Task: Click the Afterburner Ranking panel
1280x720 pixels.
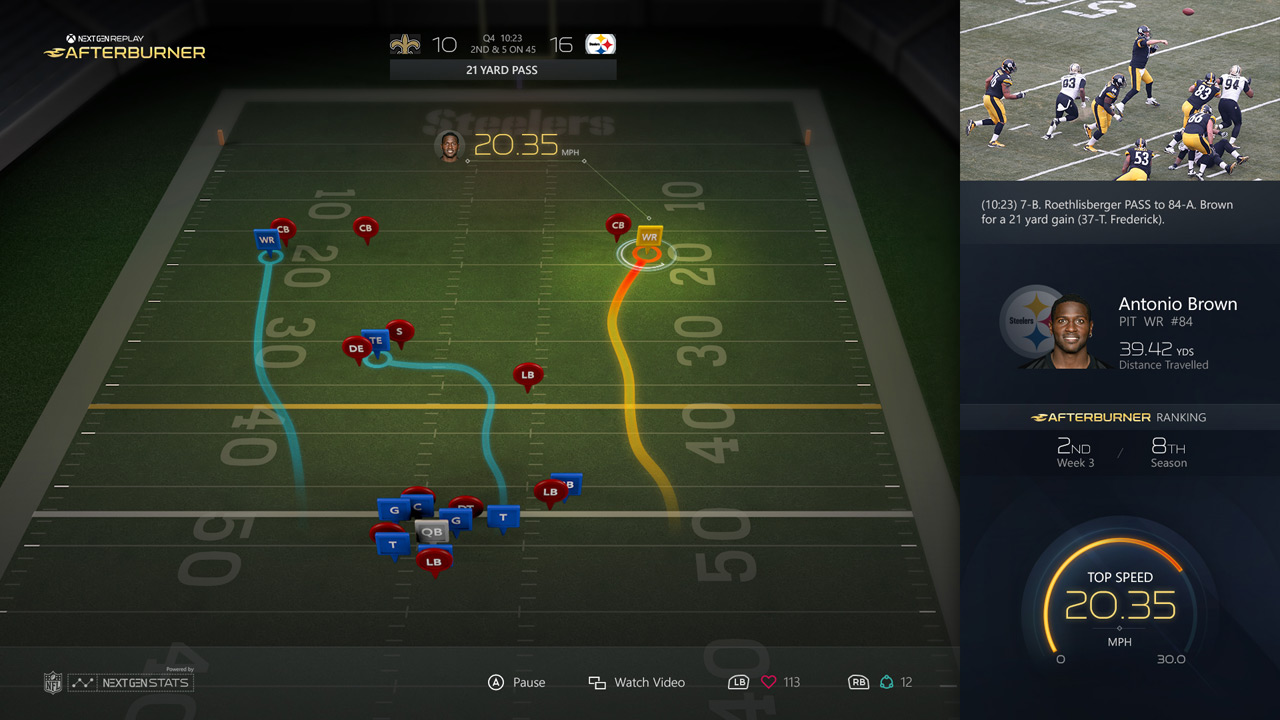Action: 1120,440
